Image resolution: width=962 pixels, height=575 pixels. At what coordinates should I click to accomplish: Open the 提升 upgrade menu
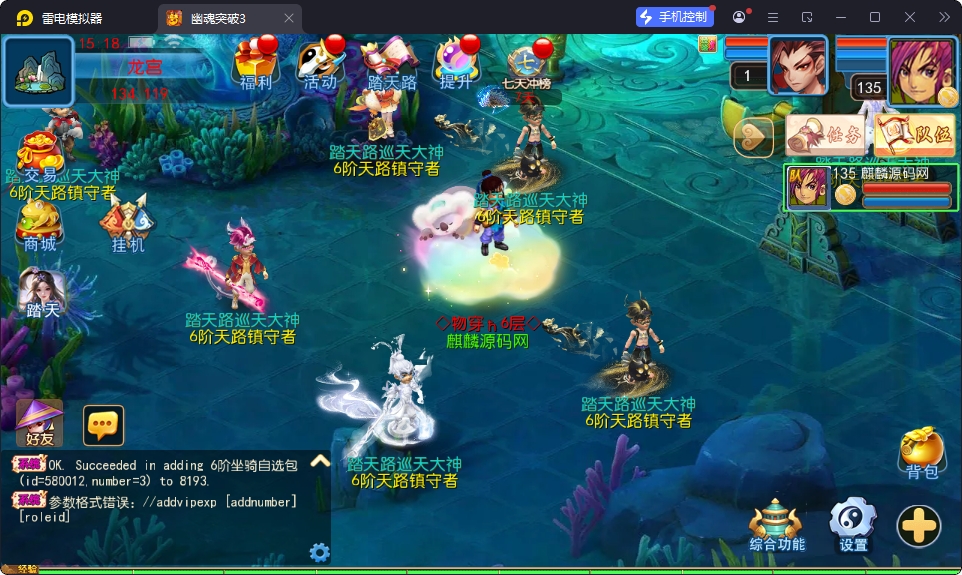[456, 63]
